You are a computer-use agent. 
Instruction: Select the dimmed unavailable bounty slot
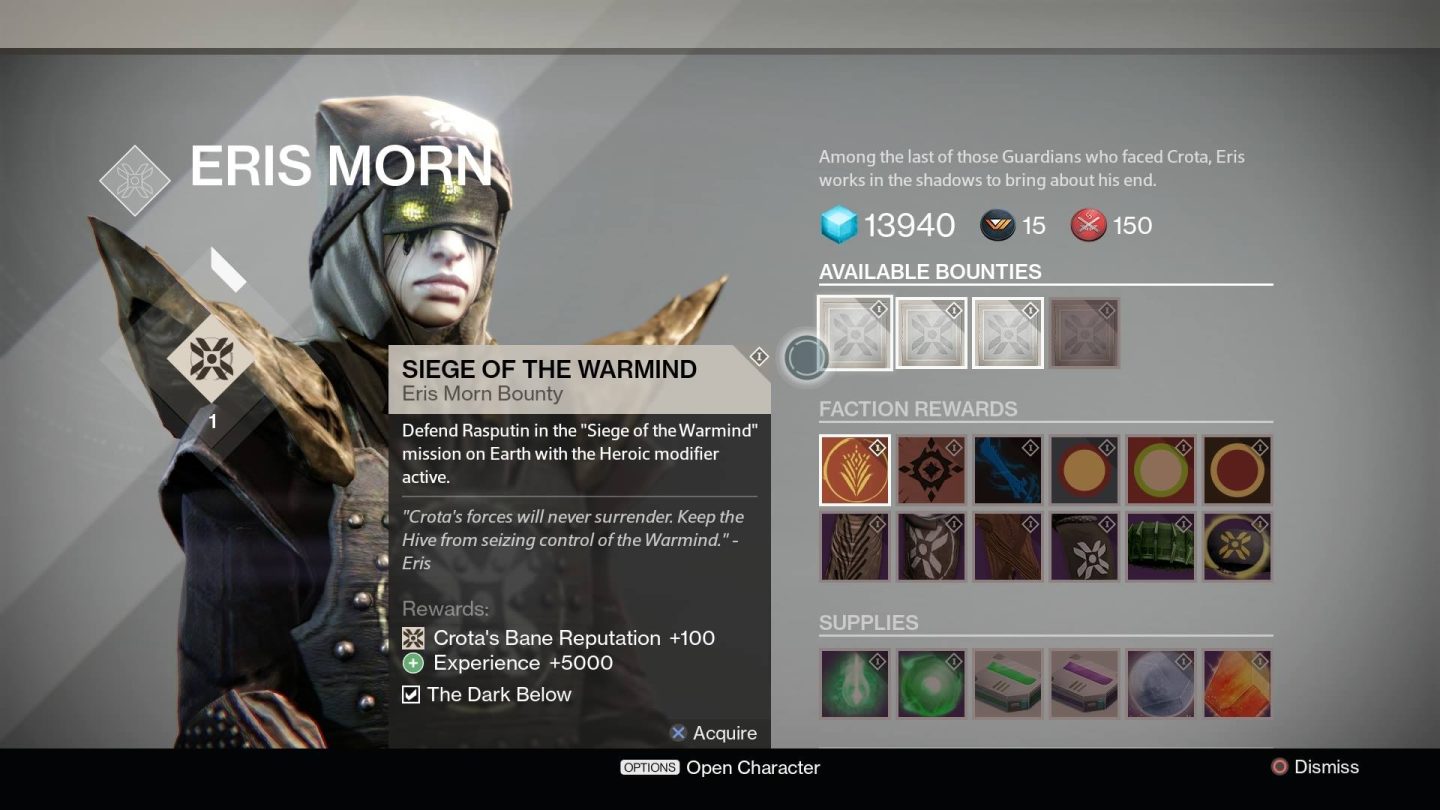click(1085, 333)
